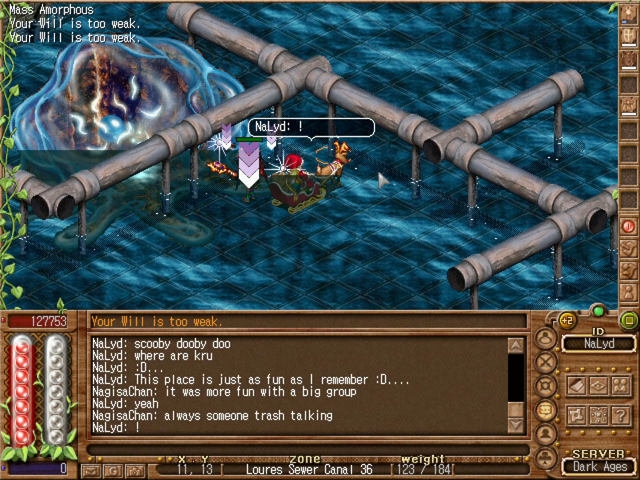
Task: Click the red round icon on sidebar
Action: click(x=629, y=226)
